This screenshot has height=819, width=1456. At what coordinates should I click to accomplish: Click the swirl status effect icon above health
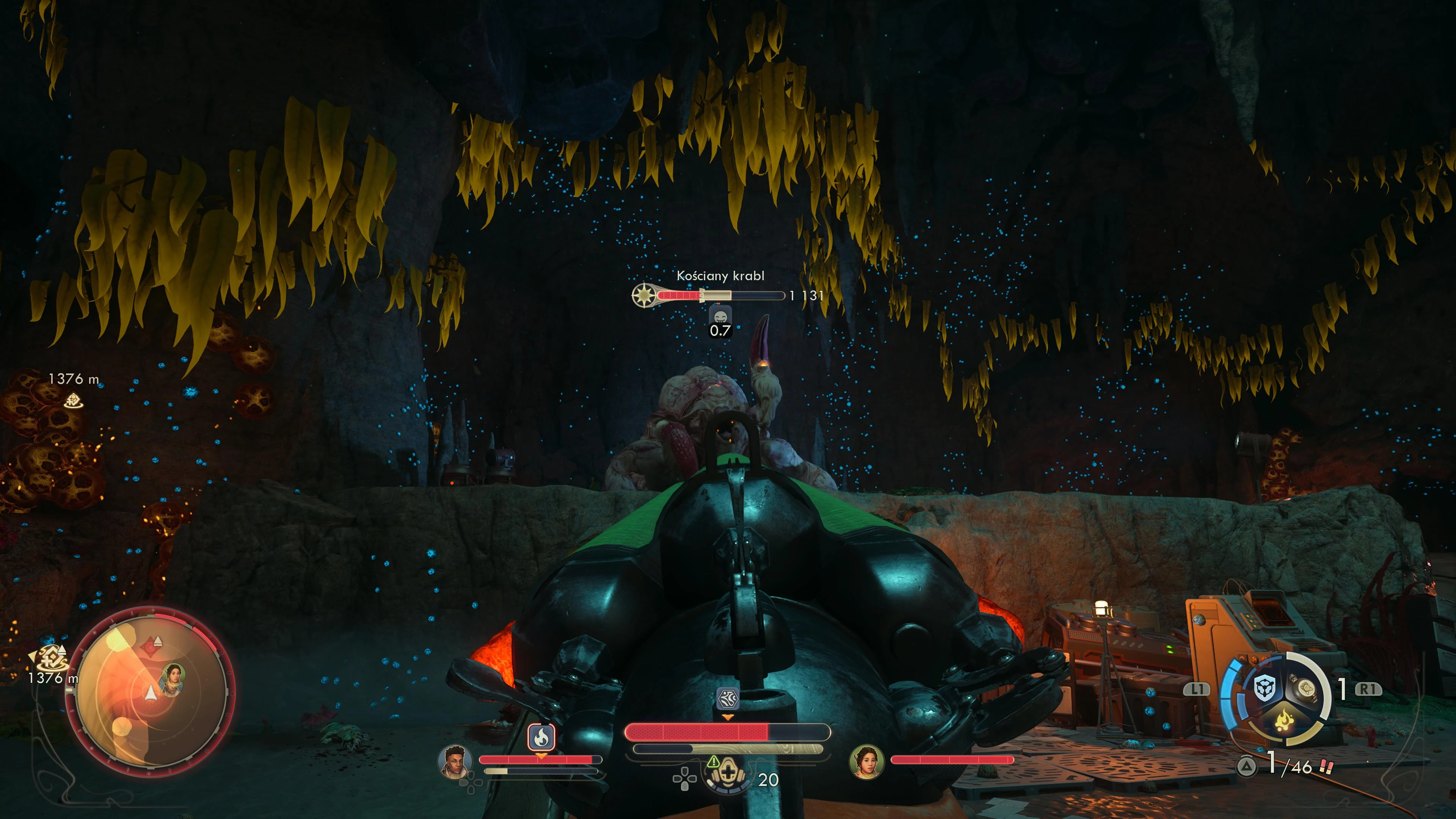pos(728,698)
